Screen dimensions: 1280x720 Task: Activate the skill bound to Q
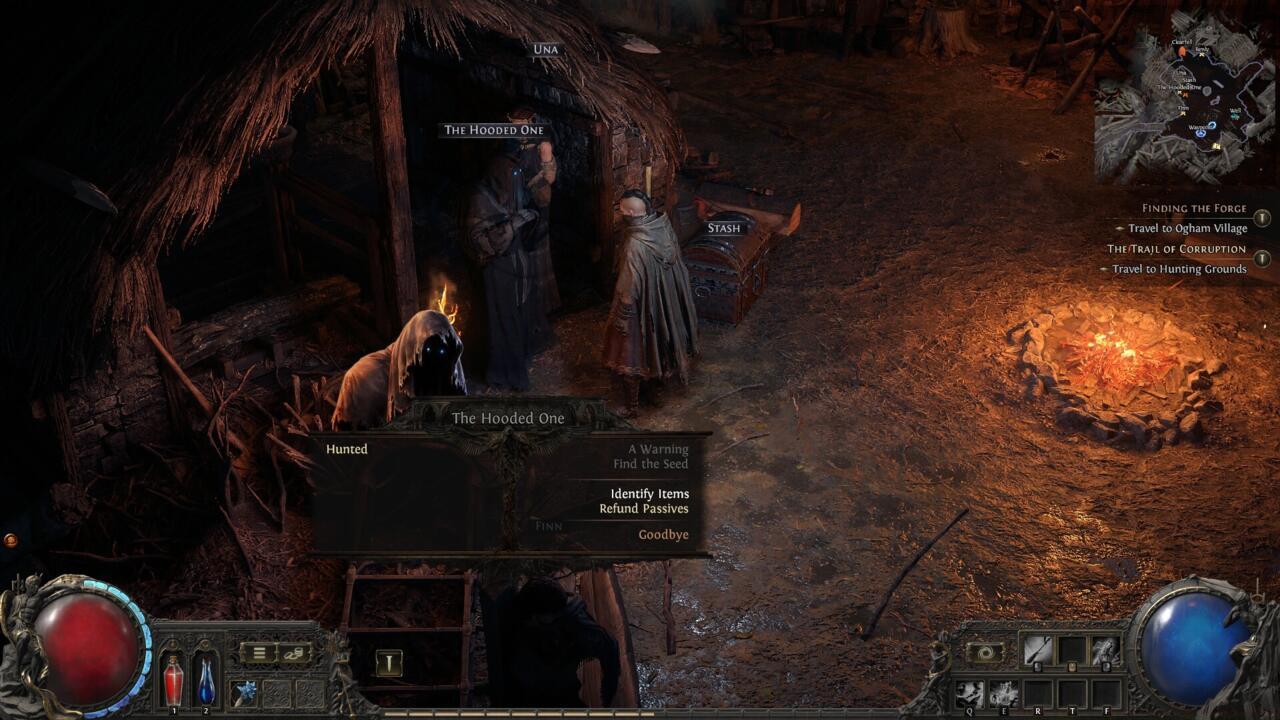[970, 692]
